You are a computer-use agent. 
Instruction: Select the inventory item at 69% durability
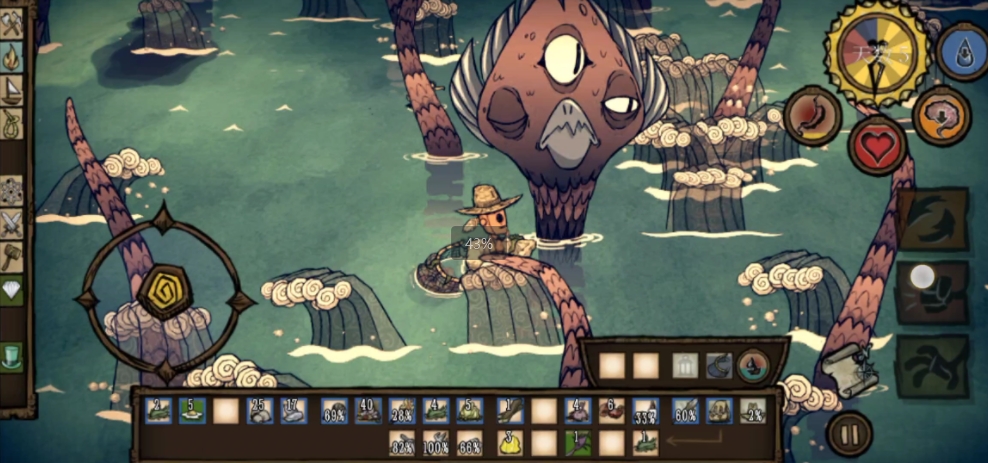335,410
